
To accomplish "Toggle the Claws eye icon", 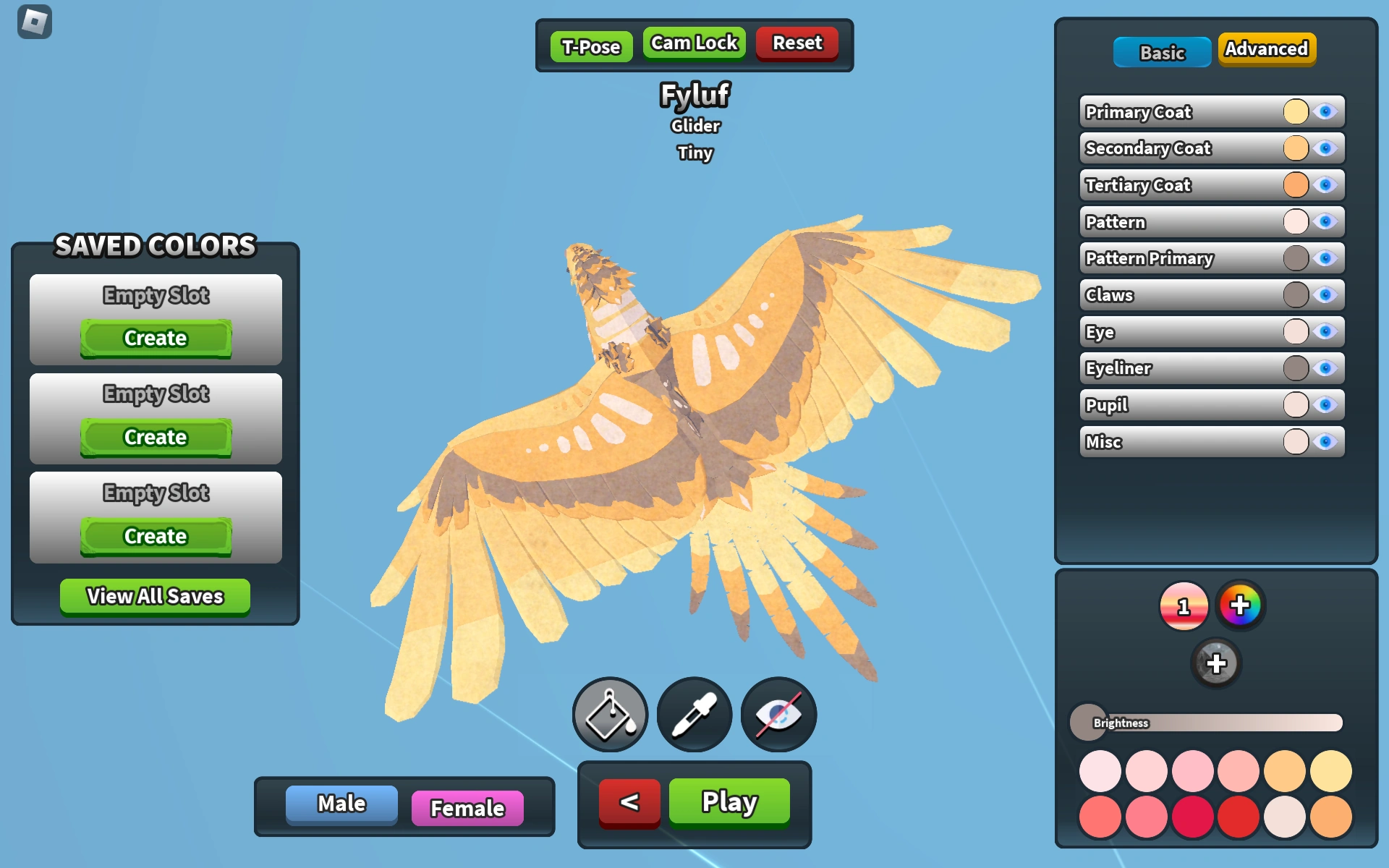I will 1326,294.
